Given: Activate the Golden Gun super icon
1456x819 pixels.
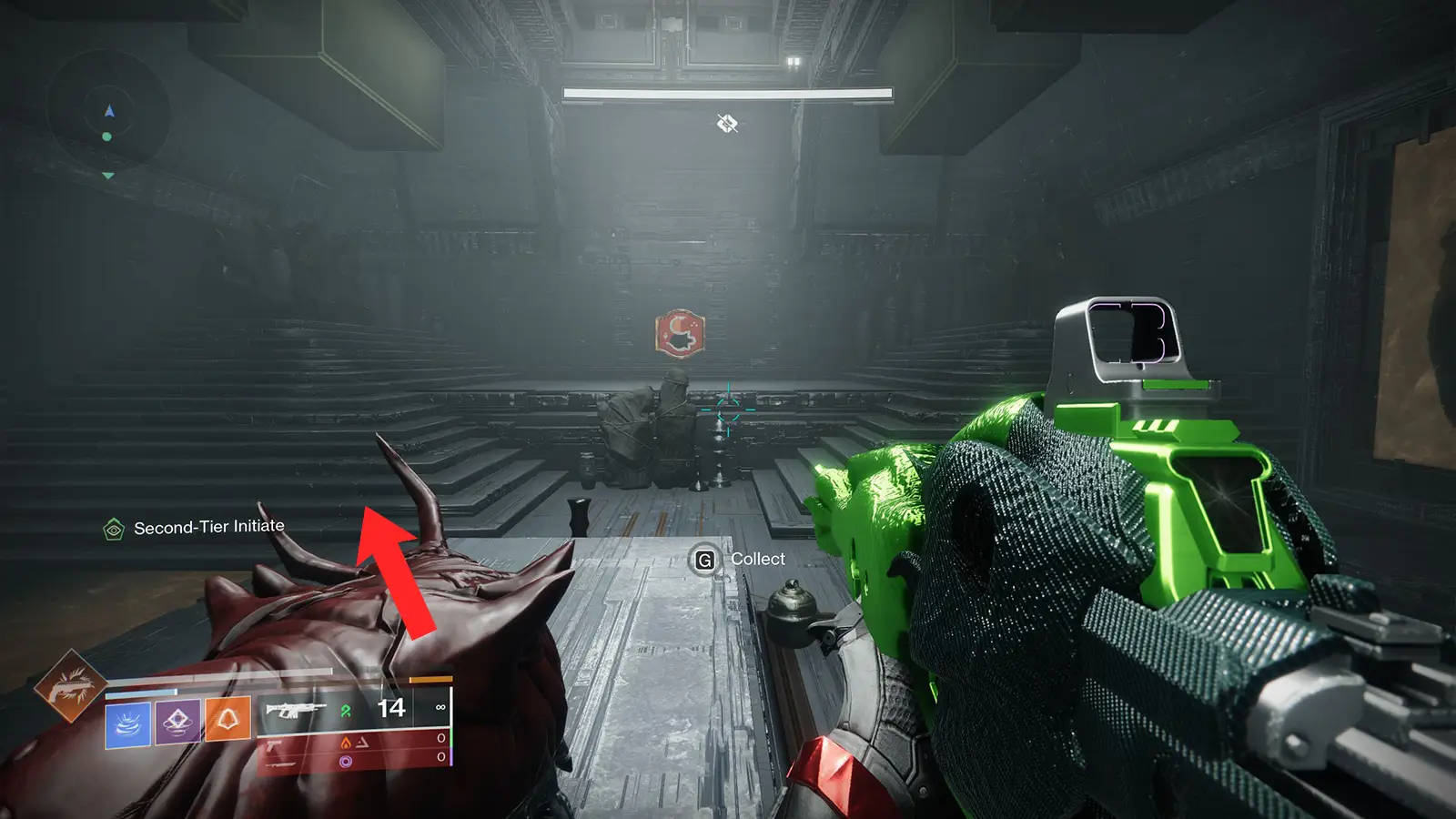Looking at the screenshot, I should tap(69, 687).
